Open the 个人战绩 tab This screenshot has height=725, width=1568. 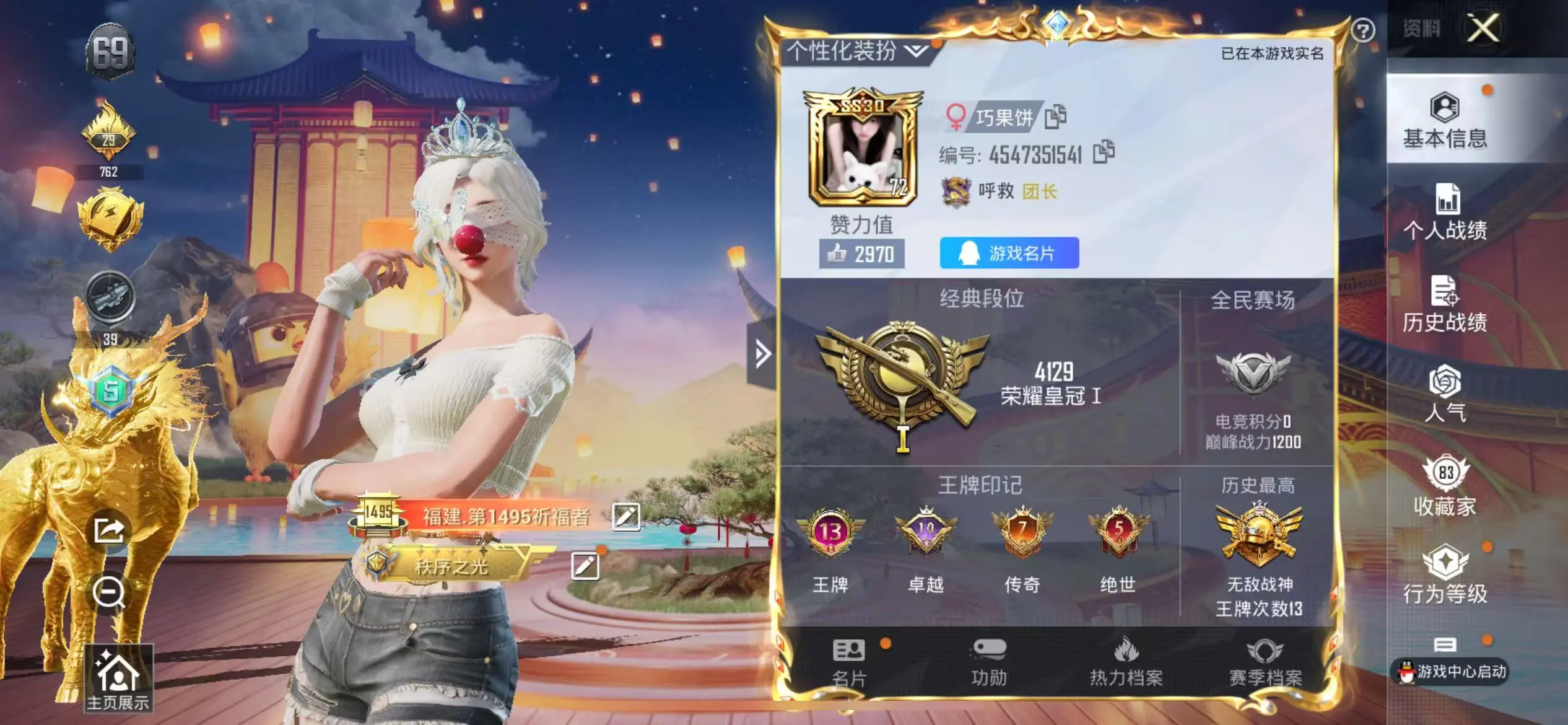[x=1445, y=213]
